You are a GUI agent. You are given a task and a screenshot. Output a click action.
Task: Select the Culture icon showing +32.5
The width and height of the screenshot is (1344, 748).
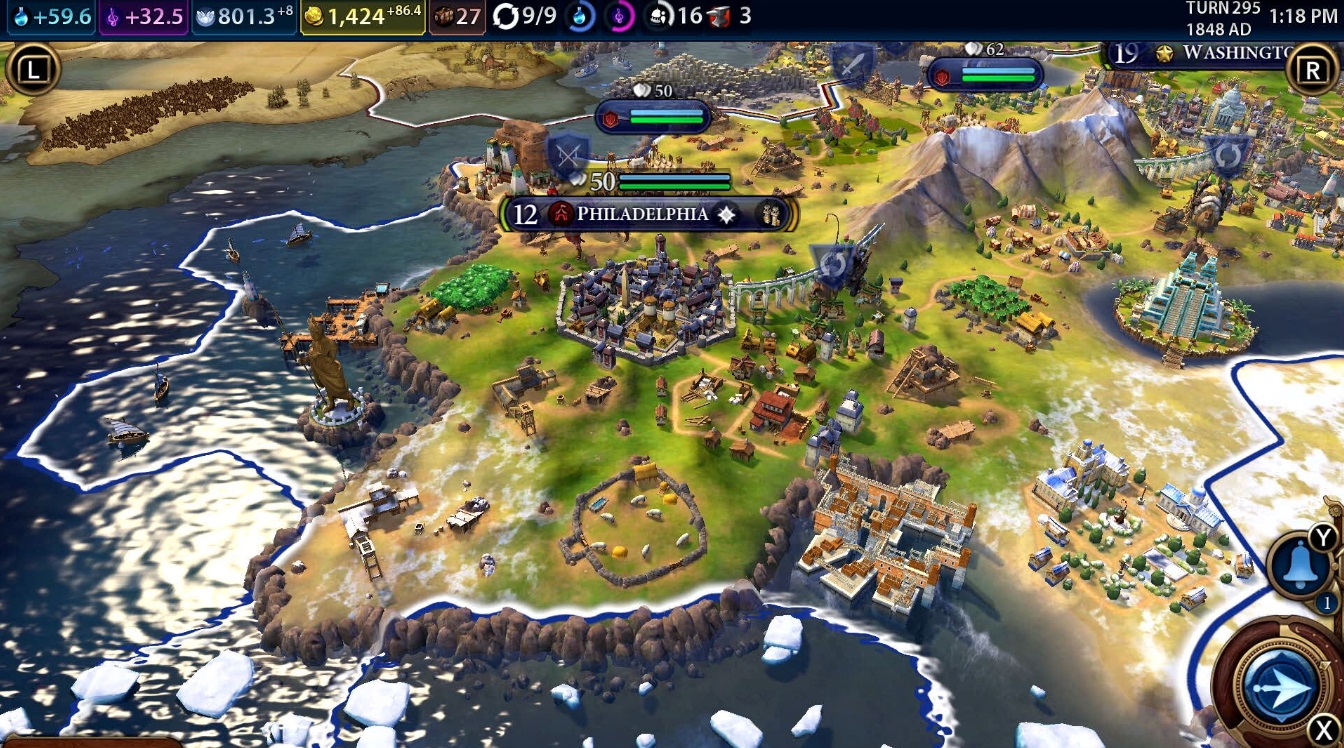140,15
